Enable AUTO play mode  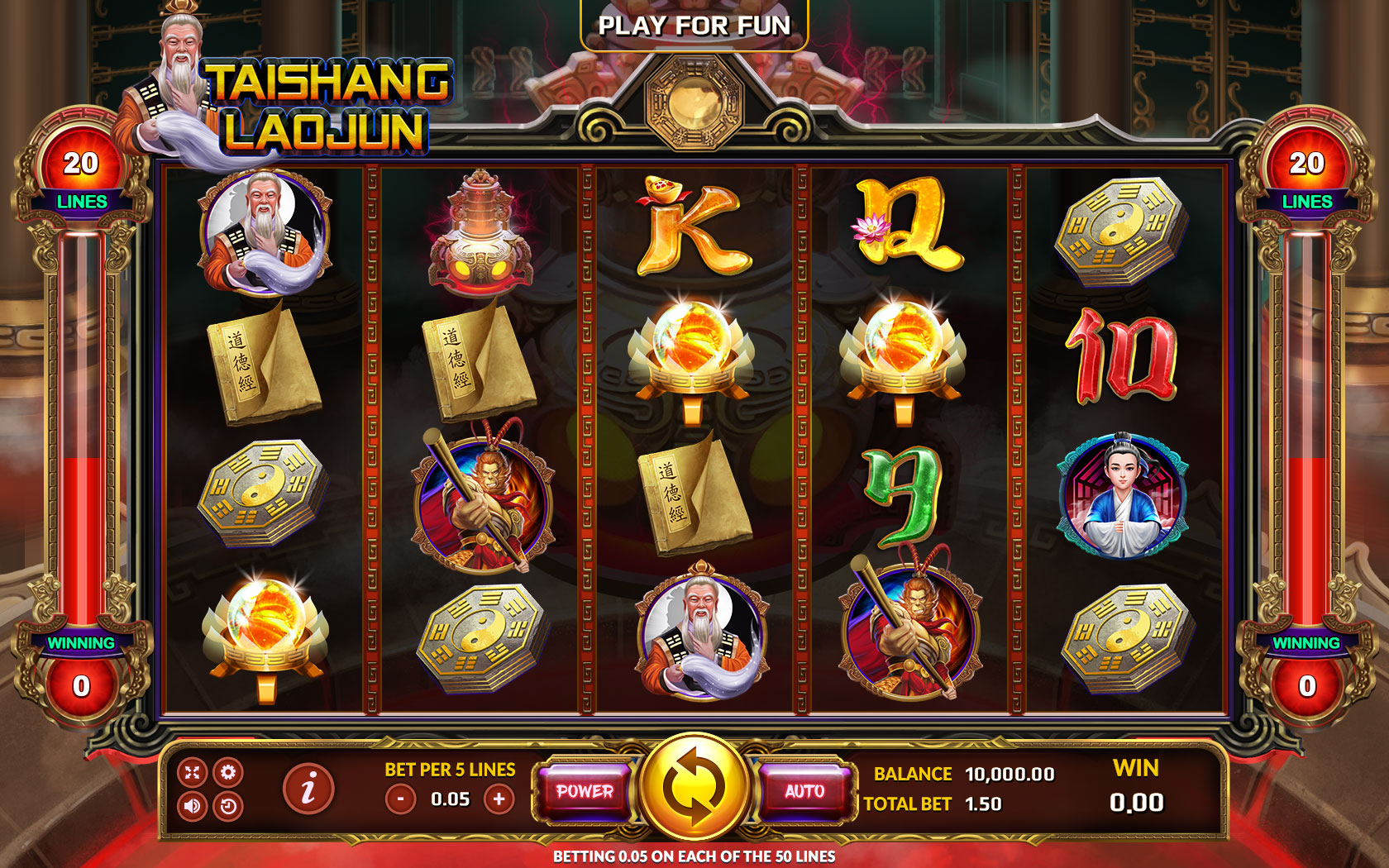(x=803, y=791)
